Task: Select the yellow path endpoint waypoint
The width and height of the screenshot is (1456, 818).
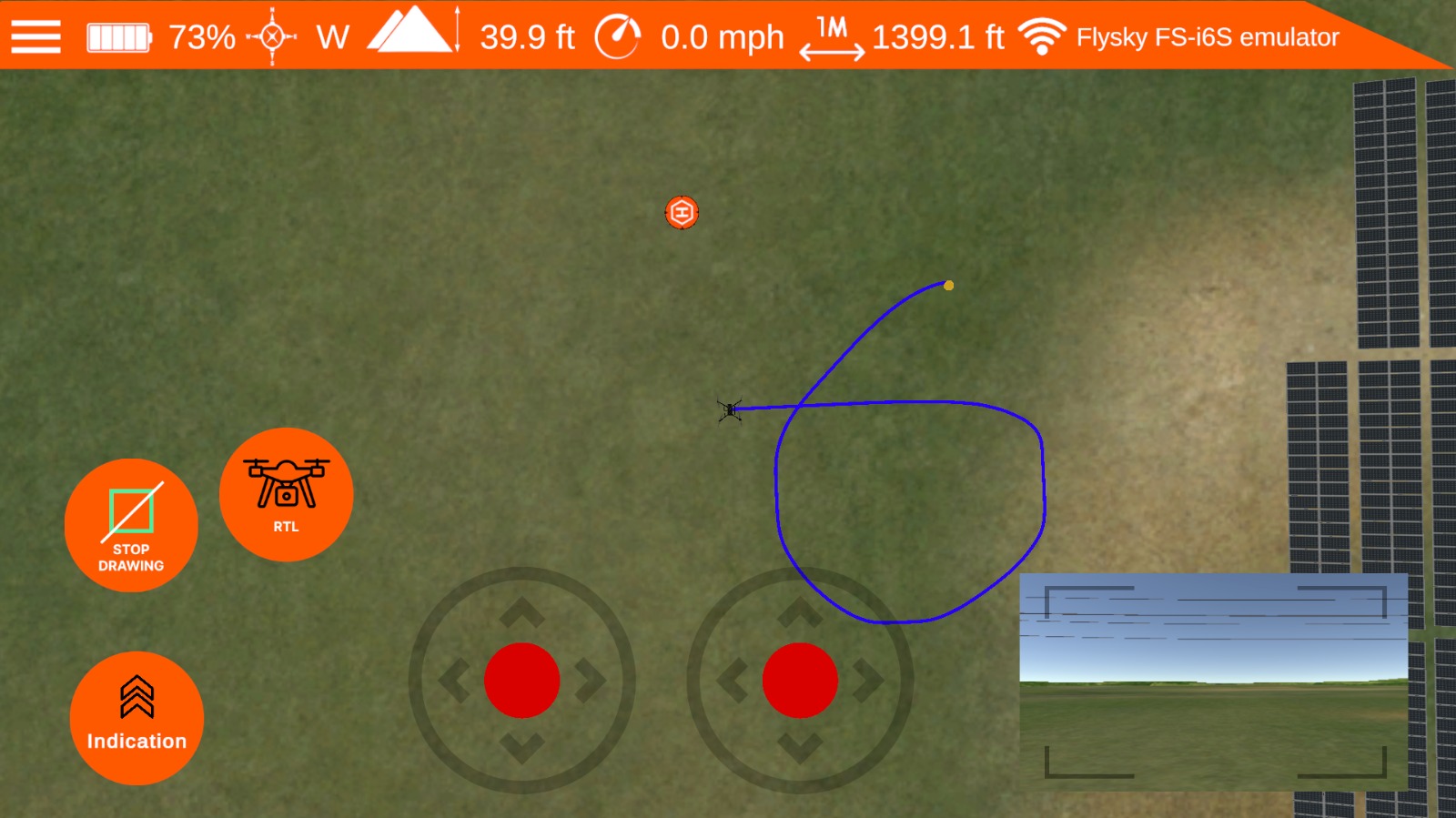Action: (x=949, y=285)
